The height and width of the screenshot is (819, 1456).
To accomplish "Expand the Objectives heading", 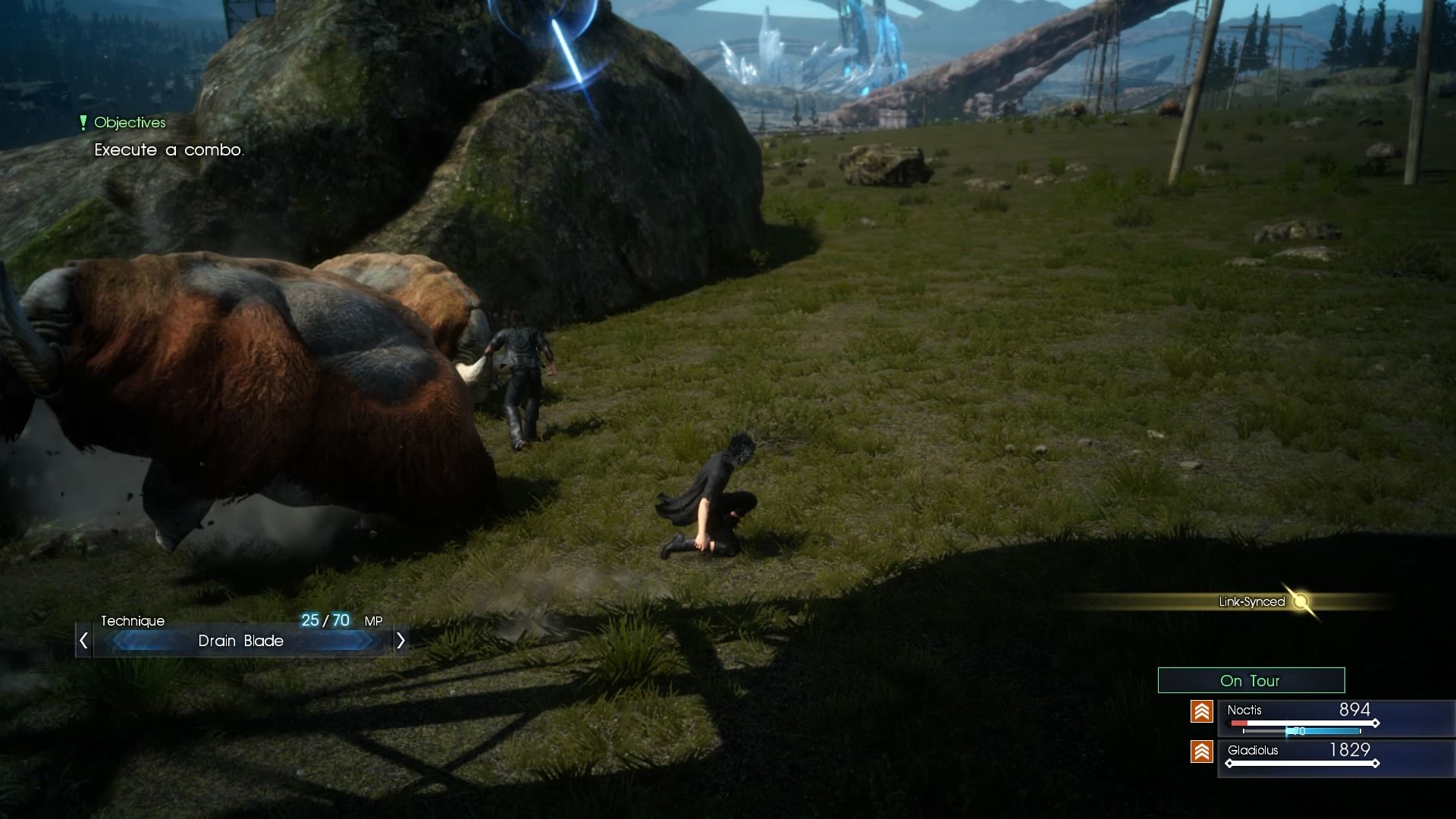I will 130,122.
